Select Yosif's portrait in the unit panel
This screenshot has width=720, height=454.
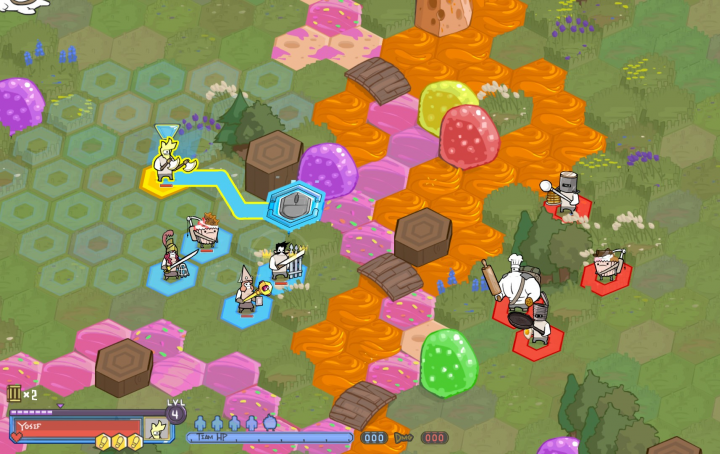[157, 430]
